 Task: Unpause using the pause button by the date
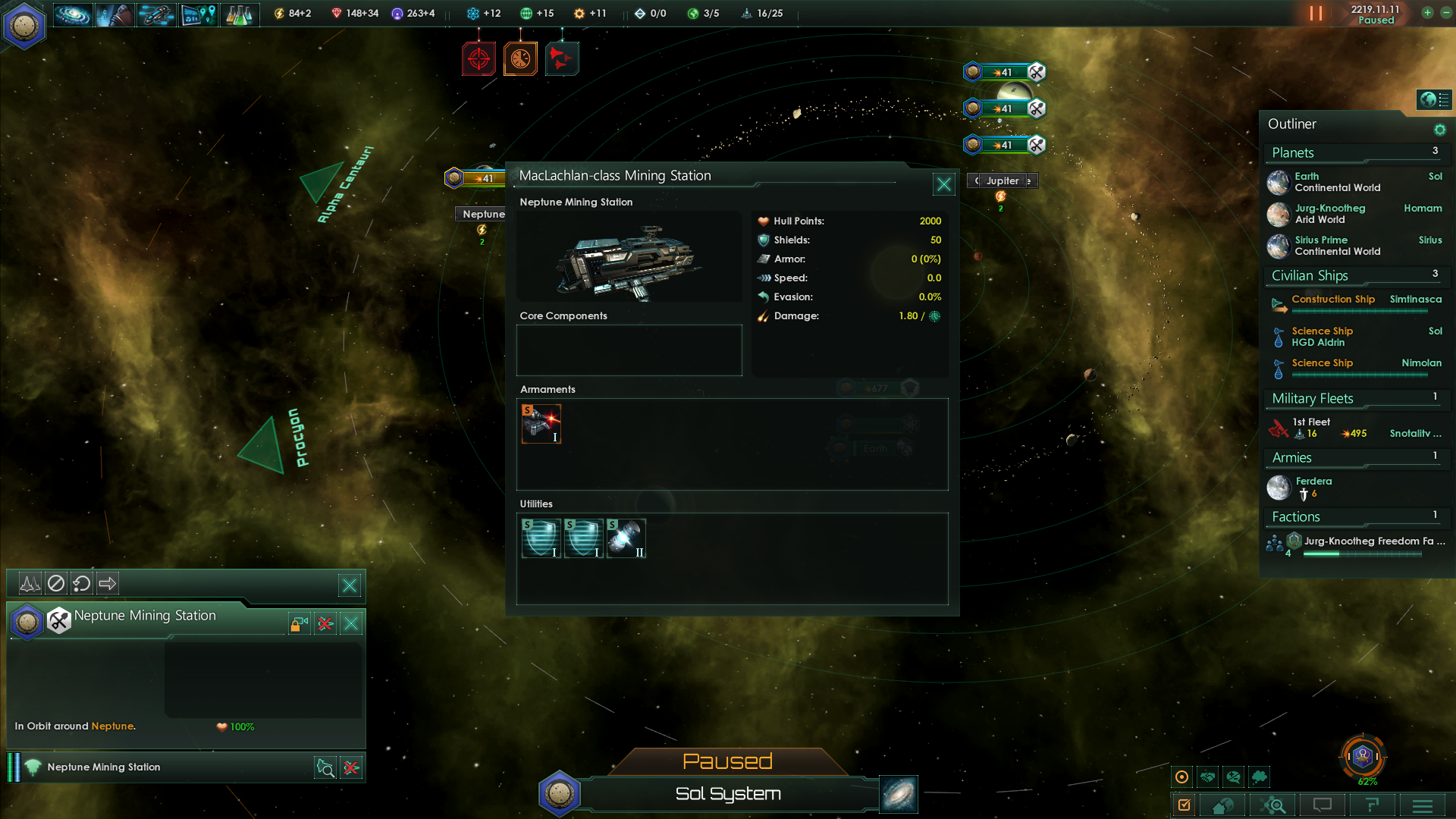coord(1316,14)
